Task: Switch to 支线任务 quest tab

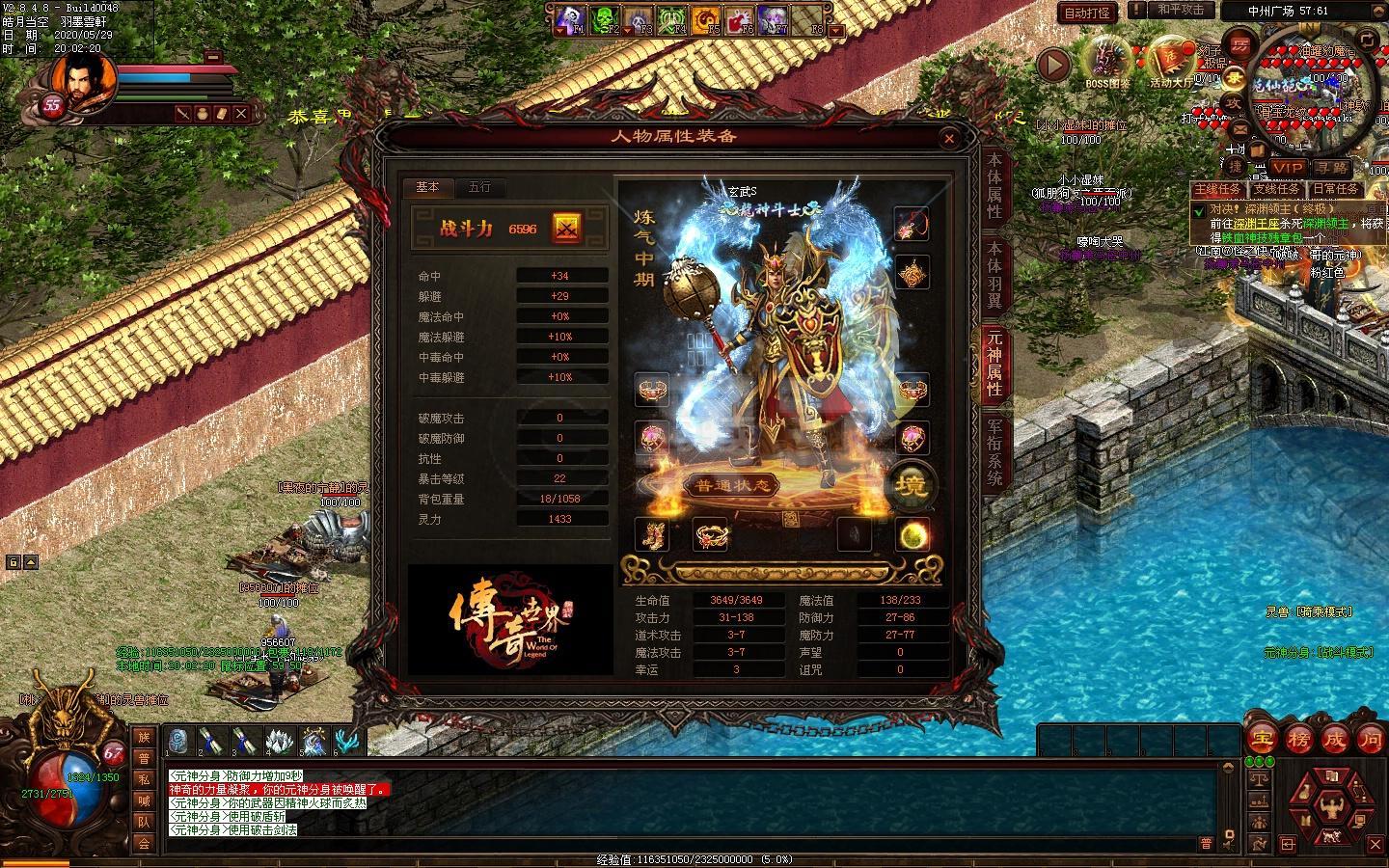Action: click(x=1277, y=189)
